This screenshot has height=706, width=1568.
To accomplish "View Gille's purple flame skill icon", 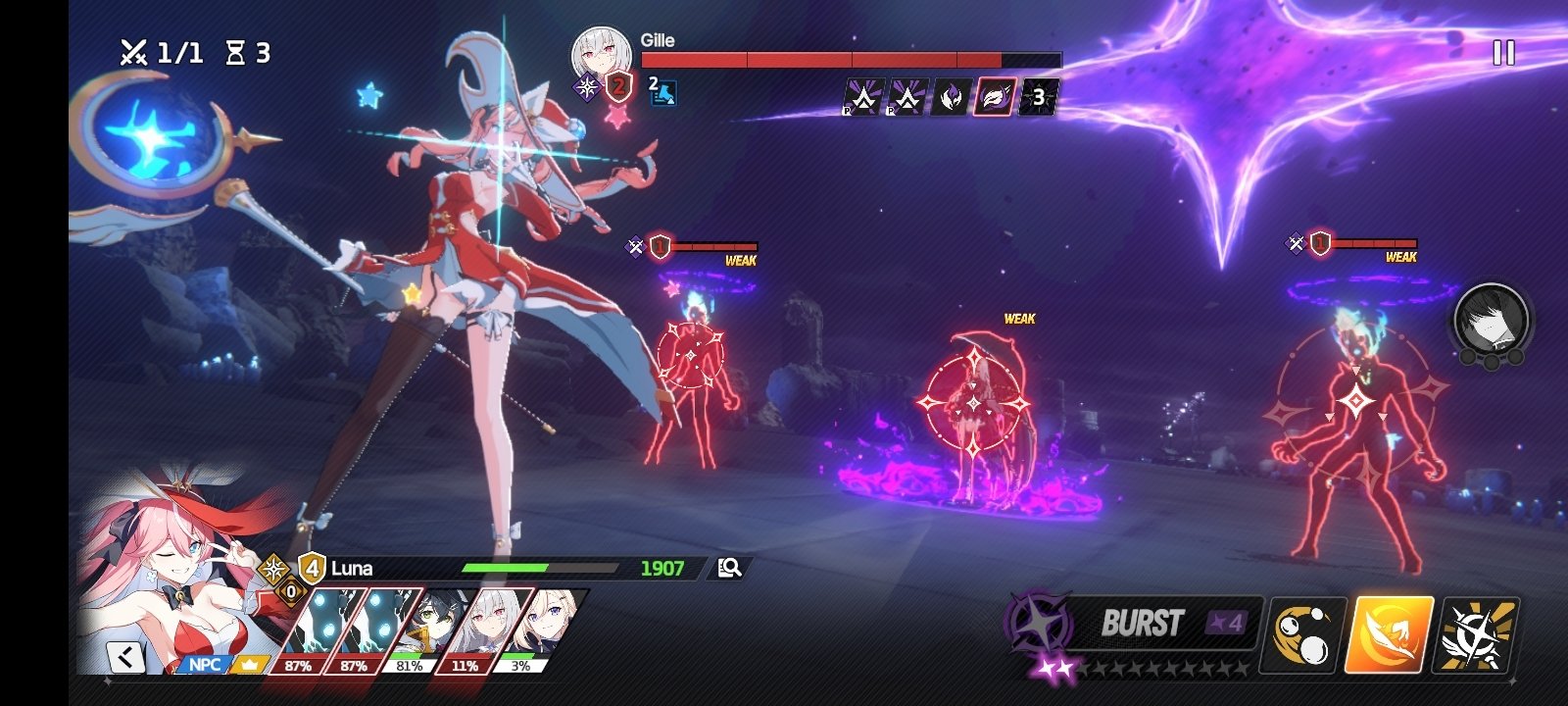I will [950, 97].
